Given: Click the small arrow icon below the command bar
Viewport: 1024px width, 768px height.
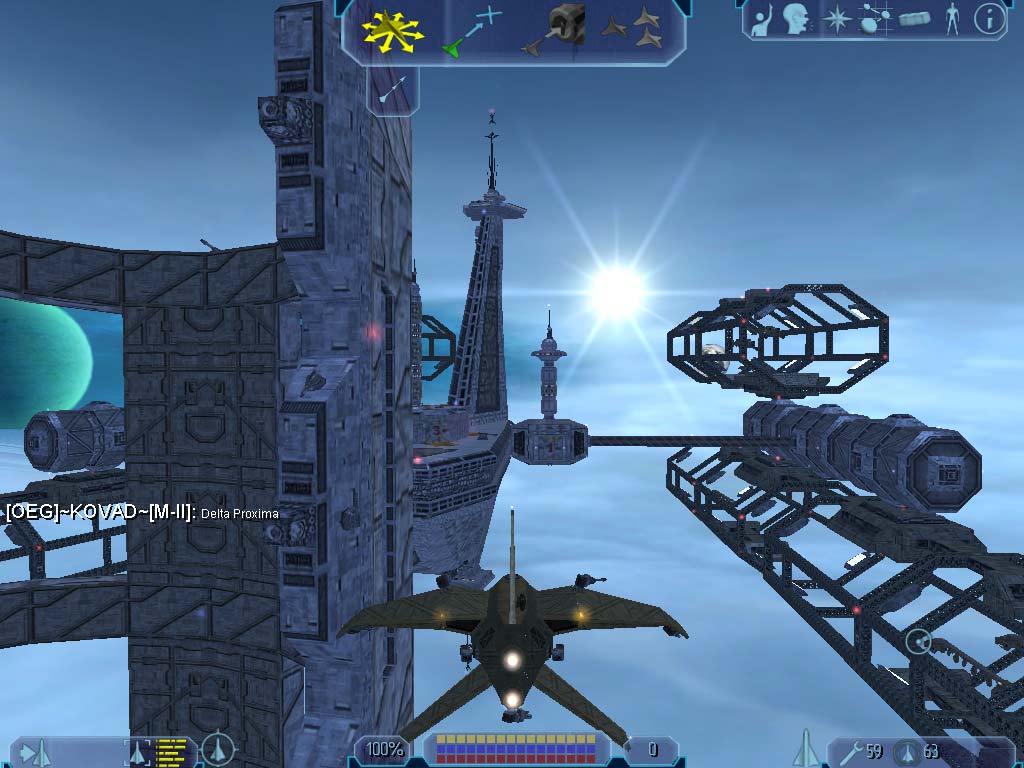Looking at the screenshot, I should pyautogui.click(x=392, y=90).
